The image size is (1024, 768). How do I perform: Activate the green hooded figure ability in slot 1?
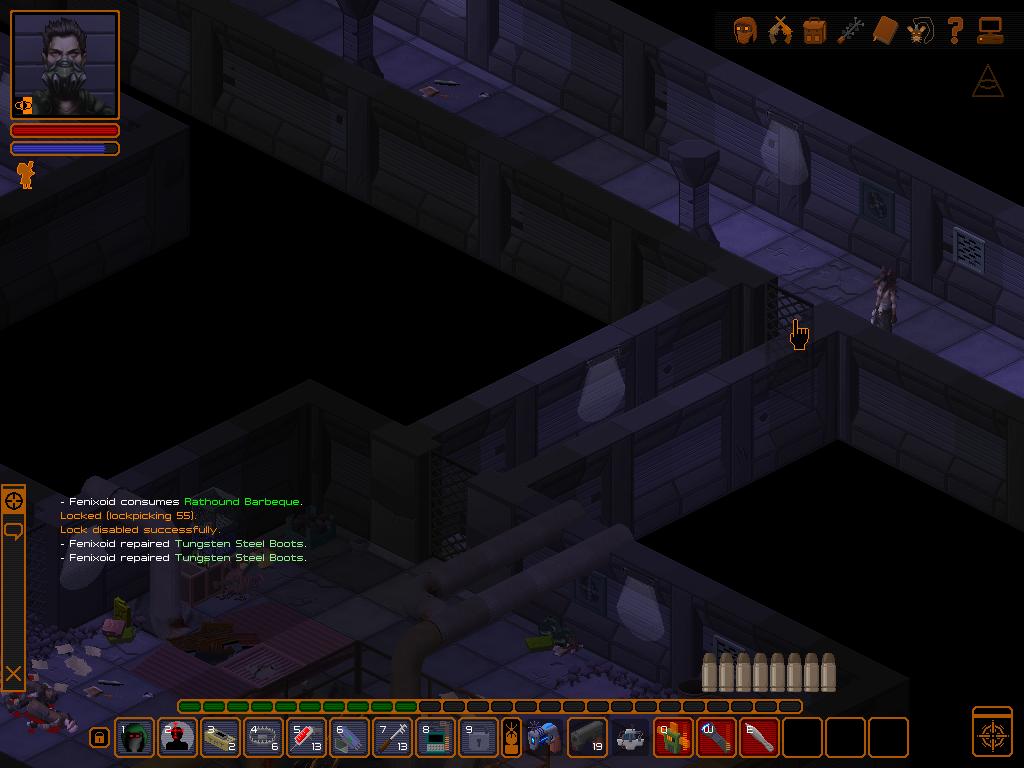[135, 738]
